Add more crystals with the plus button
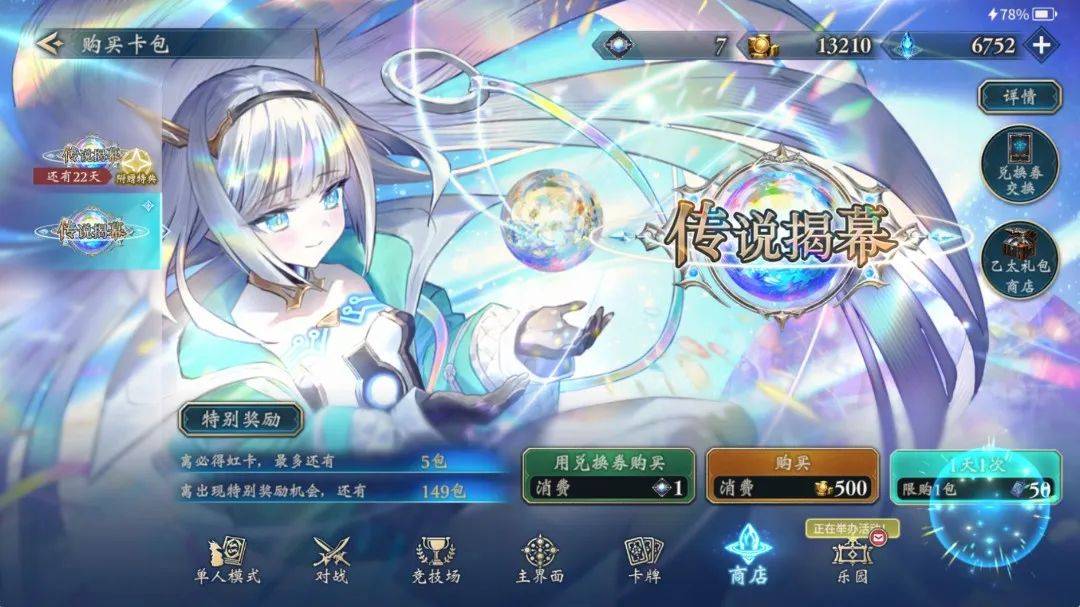The width and height of the screenshot is (1080, 607). (1041, 45)
